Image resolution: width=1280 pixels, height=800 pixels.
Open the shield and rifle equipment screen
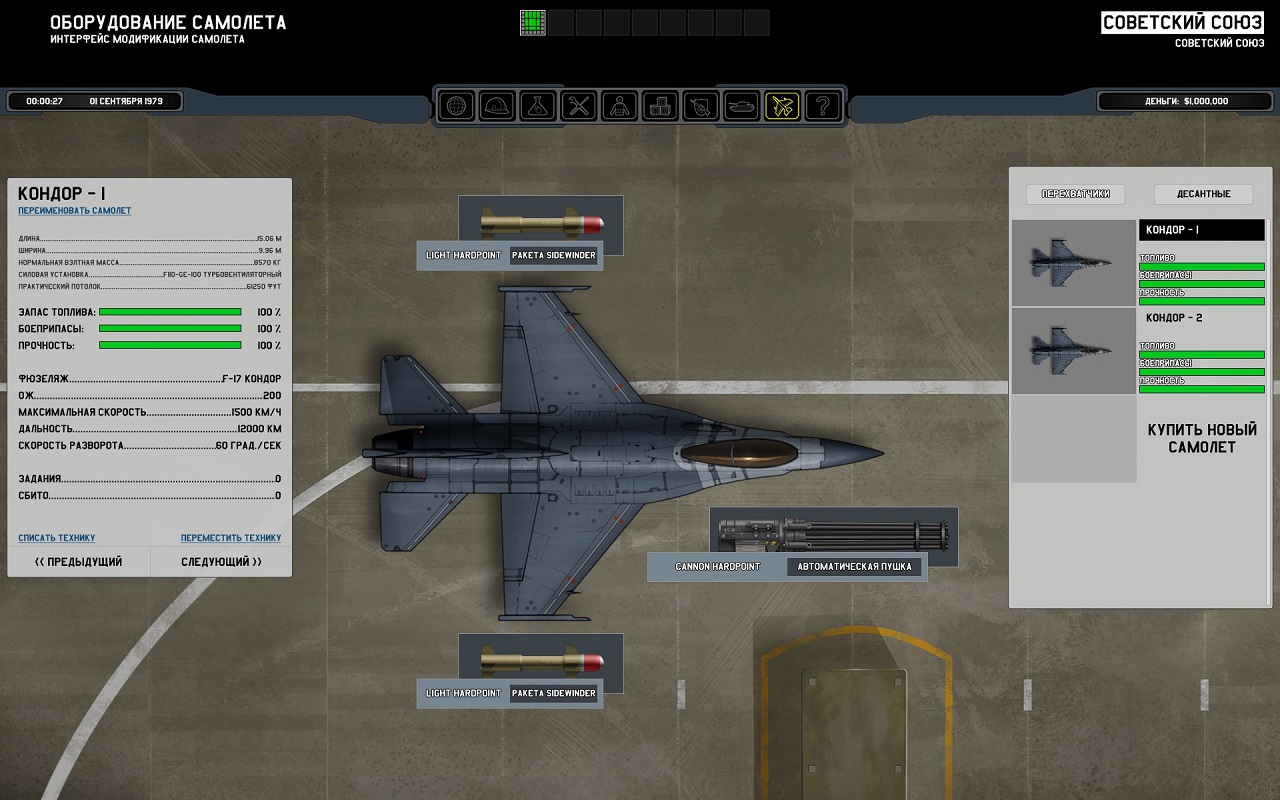701,105
